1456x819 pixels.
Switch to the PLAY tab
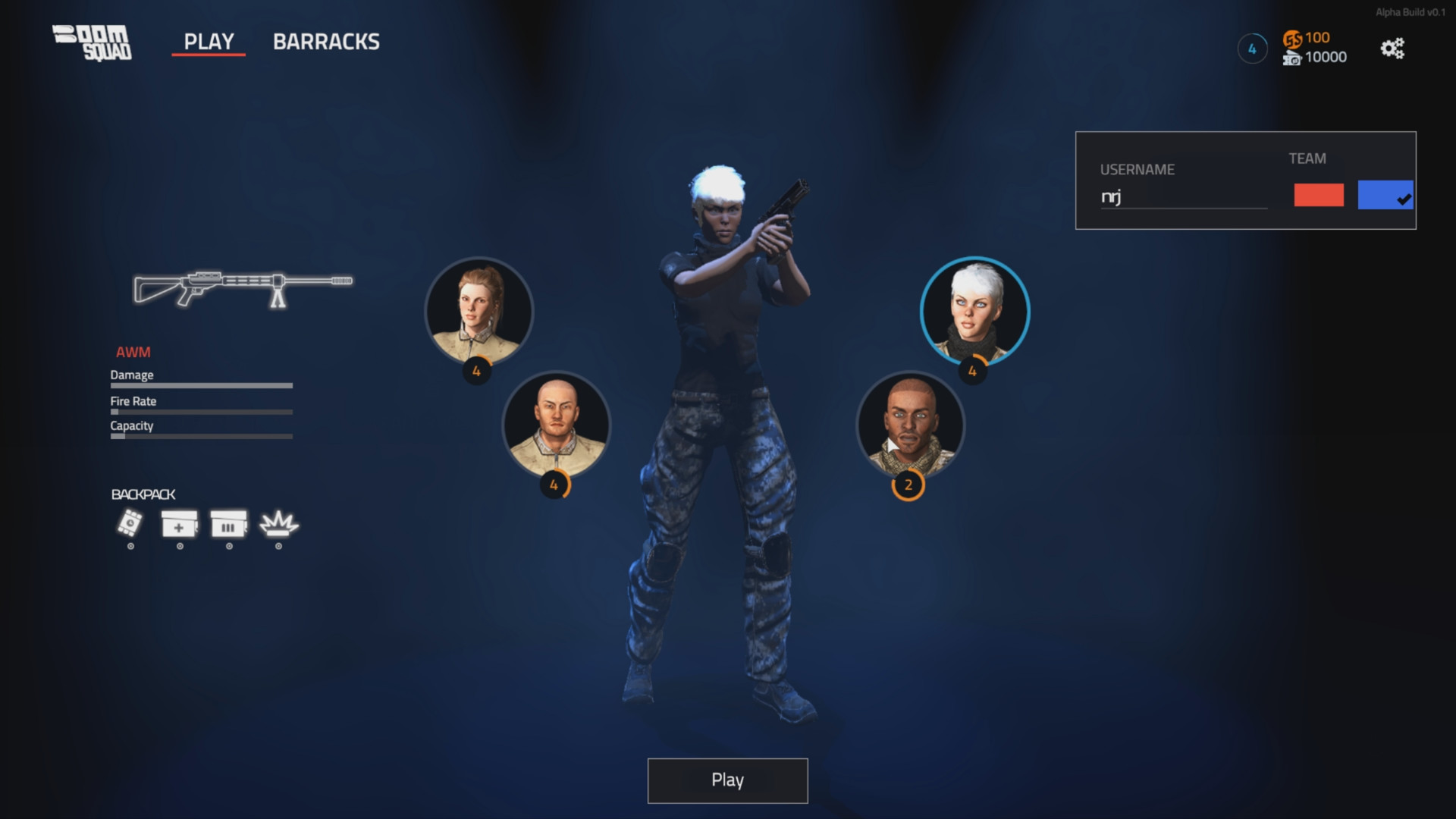pos(209,42)
